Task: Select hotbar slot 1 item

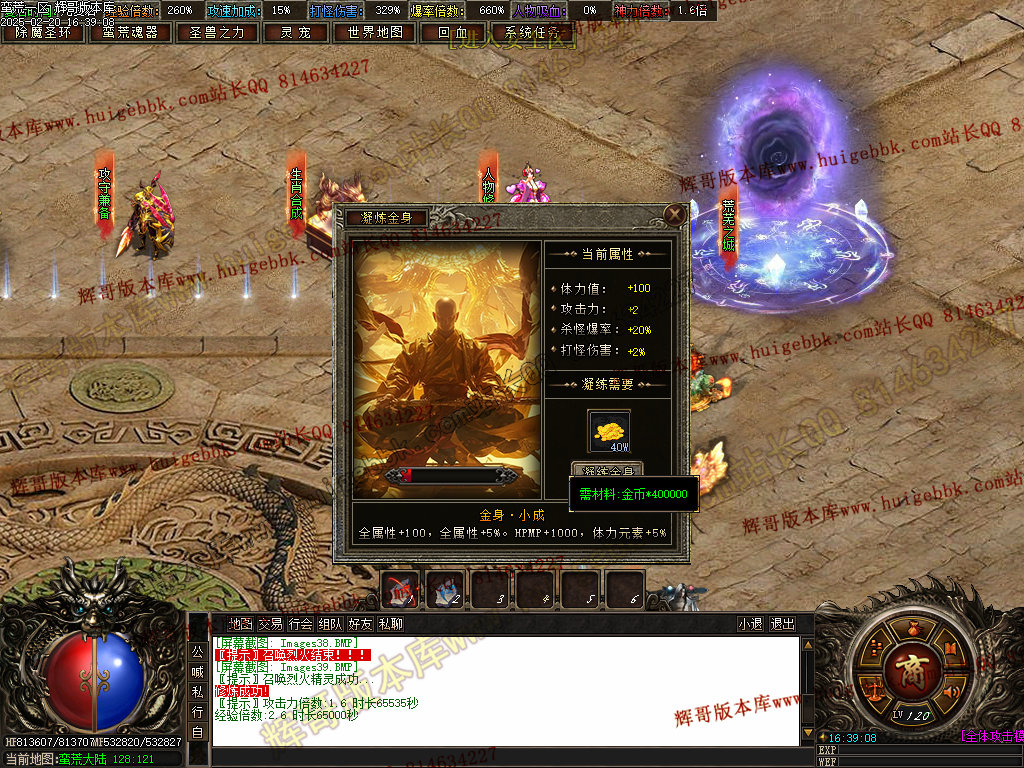Action: click(x=400, y=589)
